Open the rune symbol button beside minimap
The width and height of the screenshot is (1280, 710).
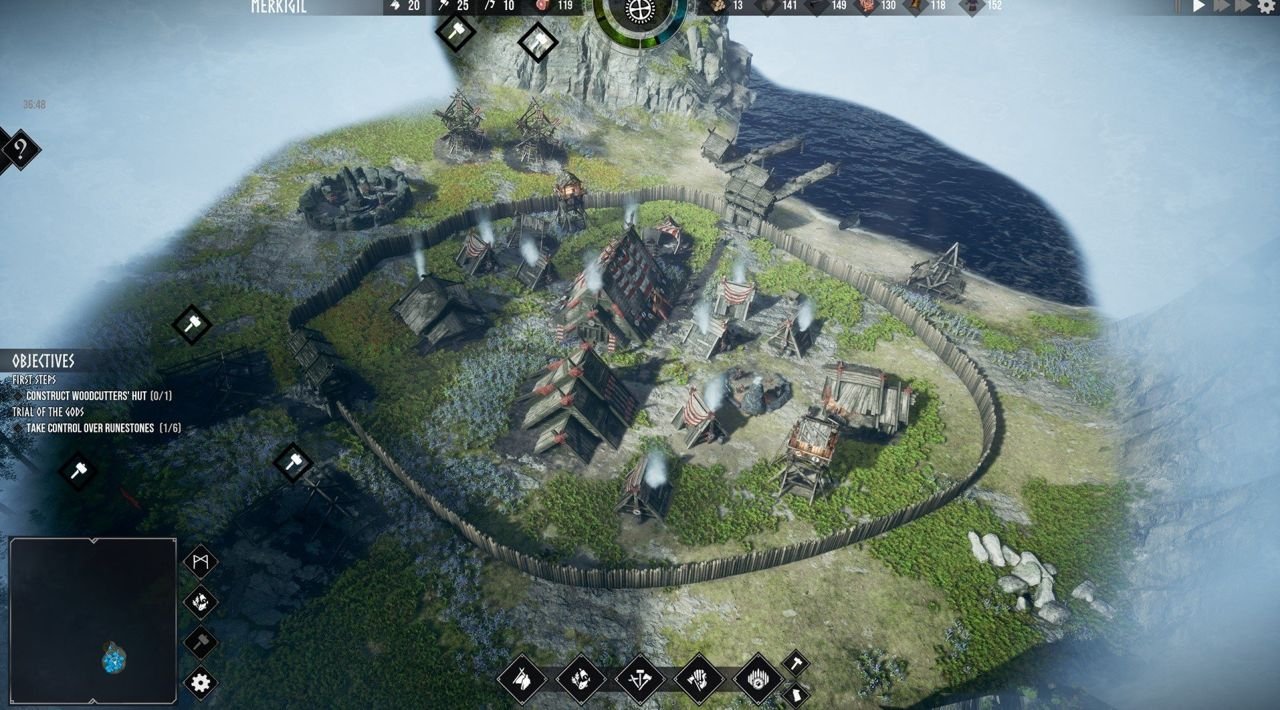(x=200, y=561)
